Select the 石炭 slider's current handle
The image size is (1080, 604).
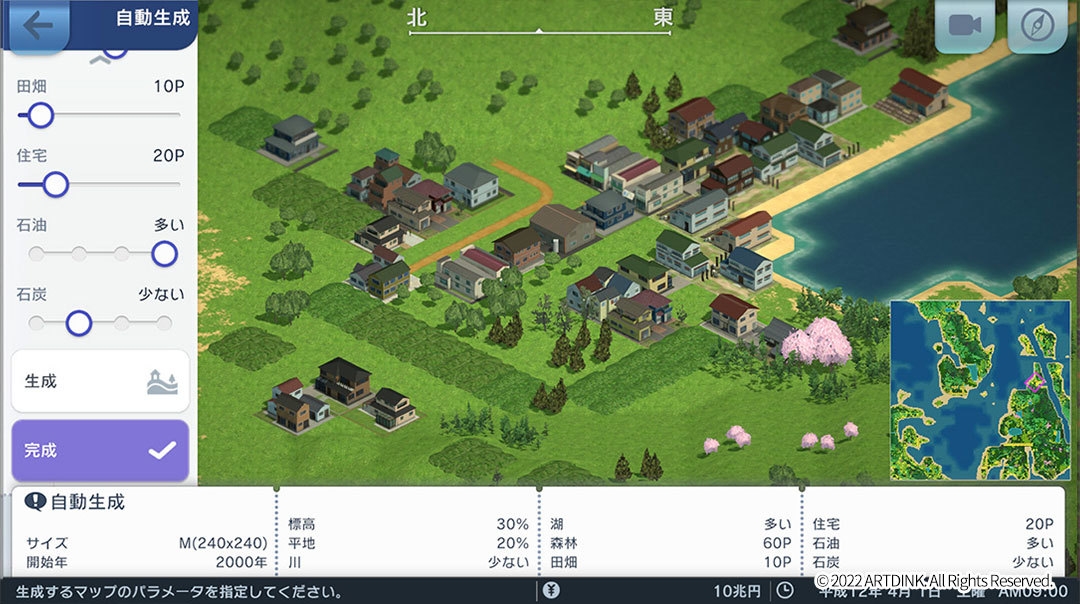pyautogui.click(x=78, y=323)
